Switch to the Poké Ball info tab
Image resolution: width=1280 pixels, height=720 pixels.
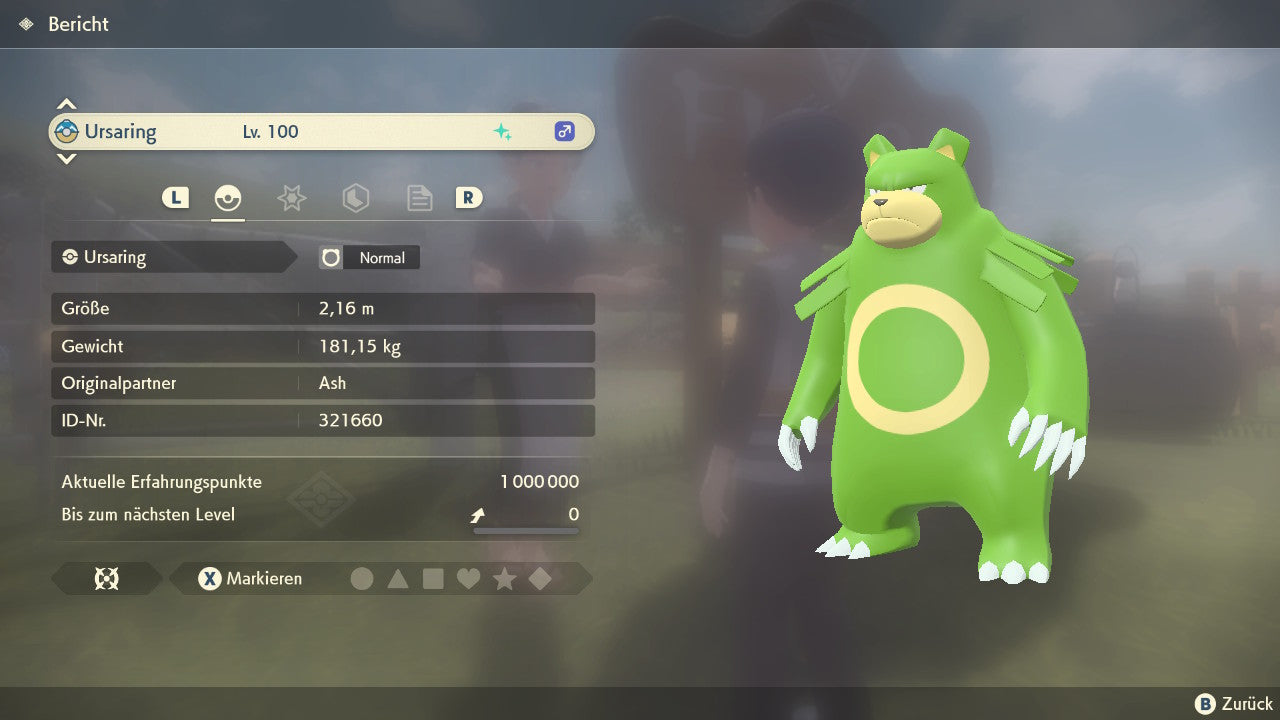click(228, 198)
